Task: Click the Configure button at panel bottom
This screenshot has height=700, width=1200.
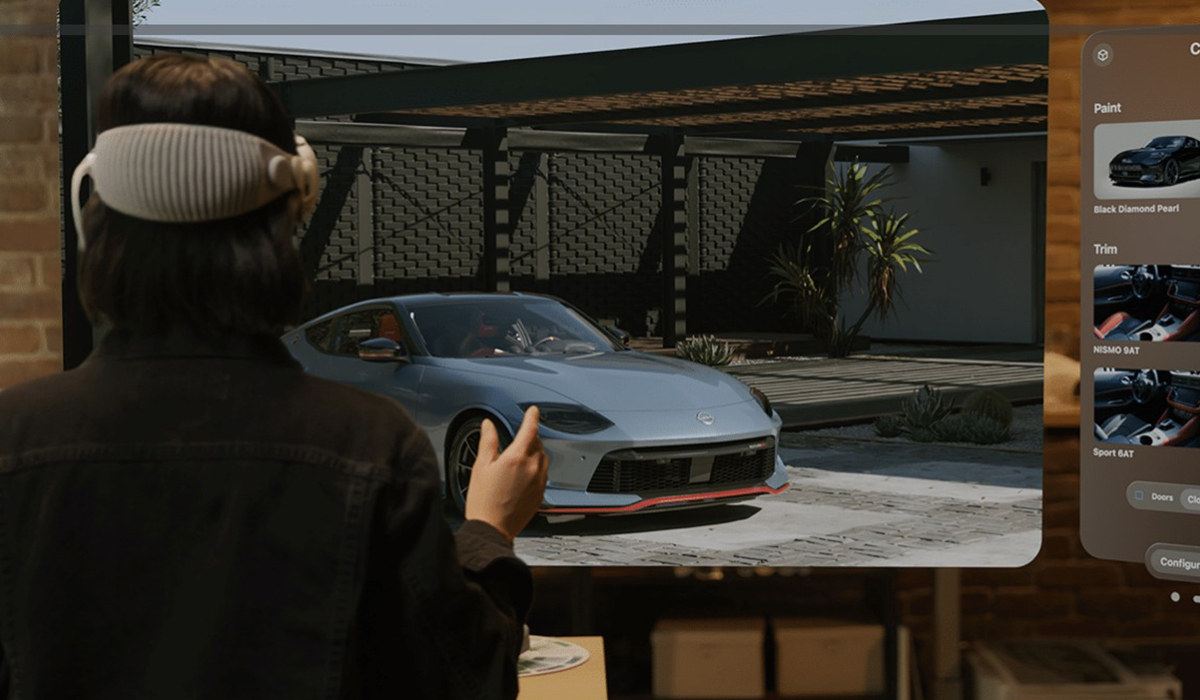Action: (1177, 563)
